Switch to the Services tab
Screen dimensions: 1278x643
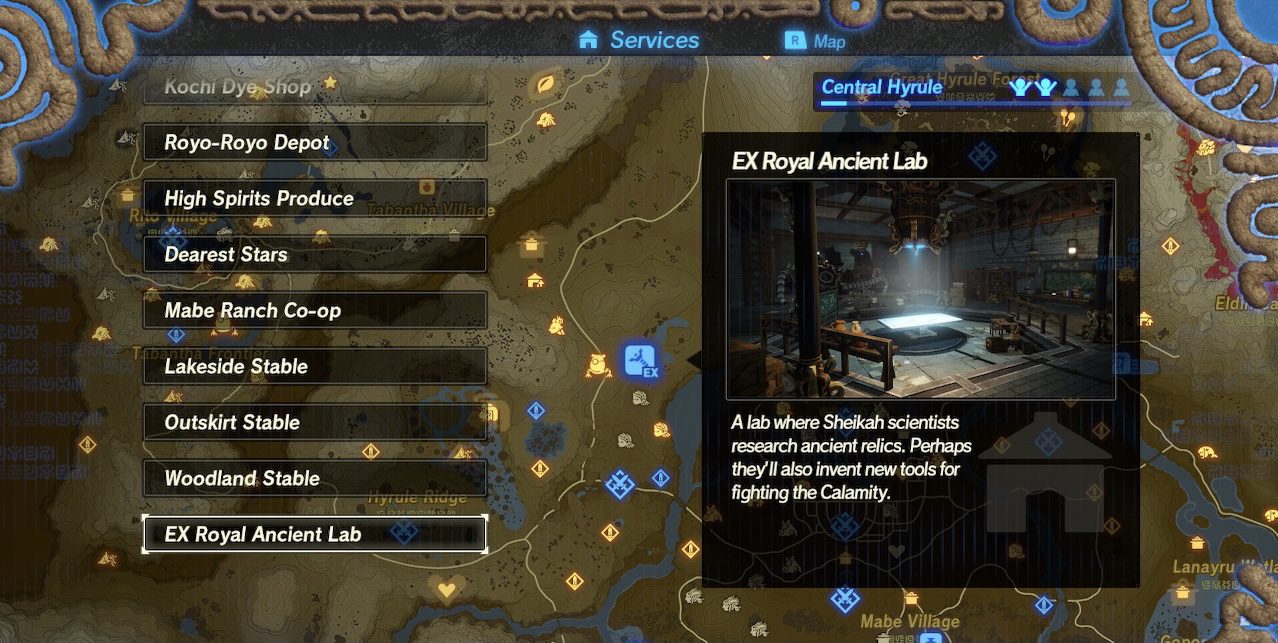[x=640, y=41]
